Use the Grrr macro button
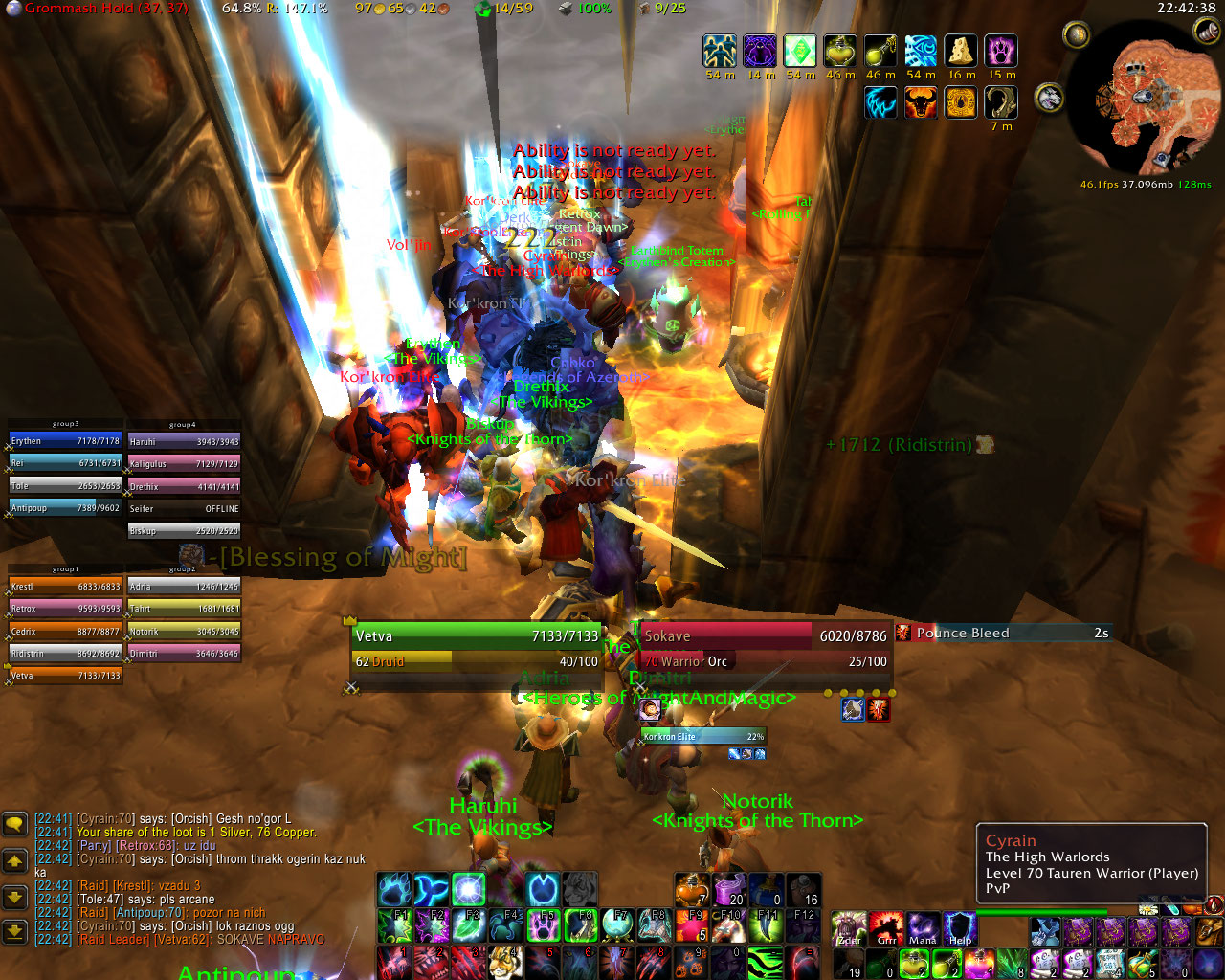 886,928
